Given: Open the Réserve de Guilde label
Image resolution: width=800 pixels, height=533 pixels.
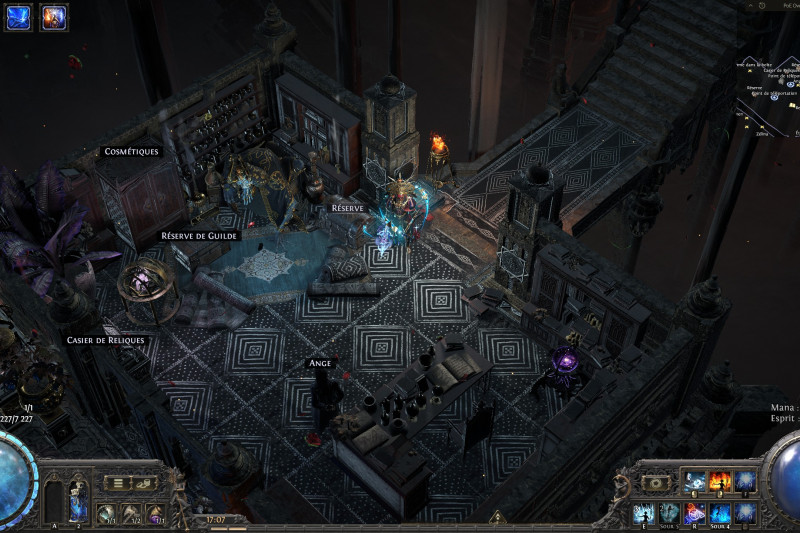Looking at the screenshot, I should click(x=196, y=236).
